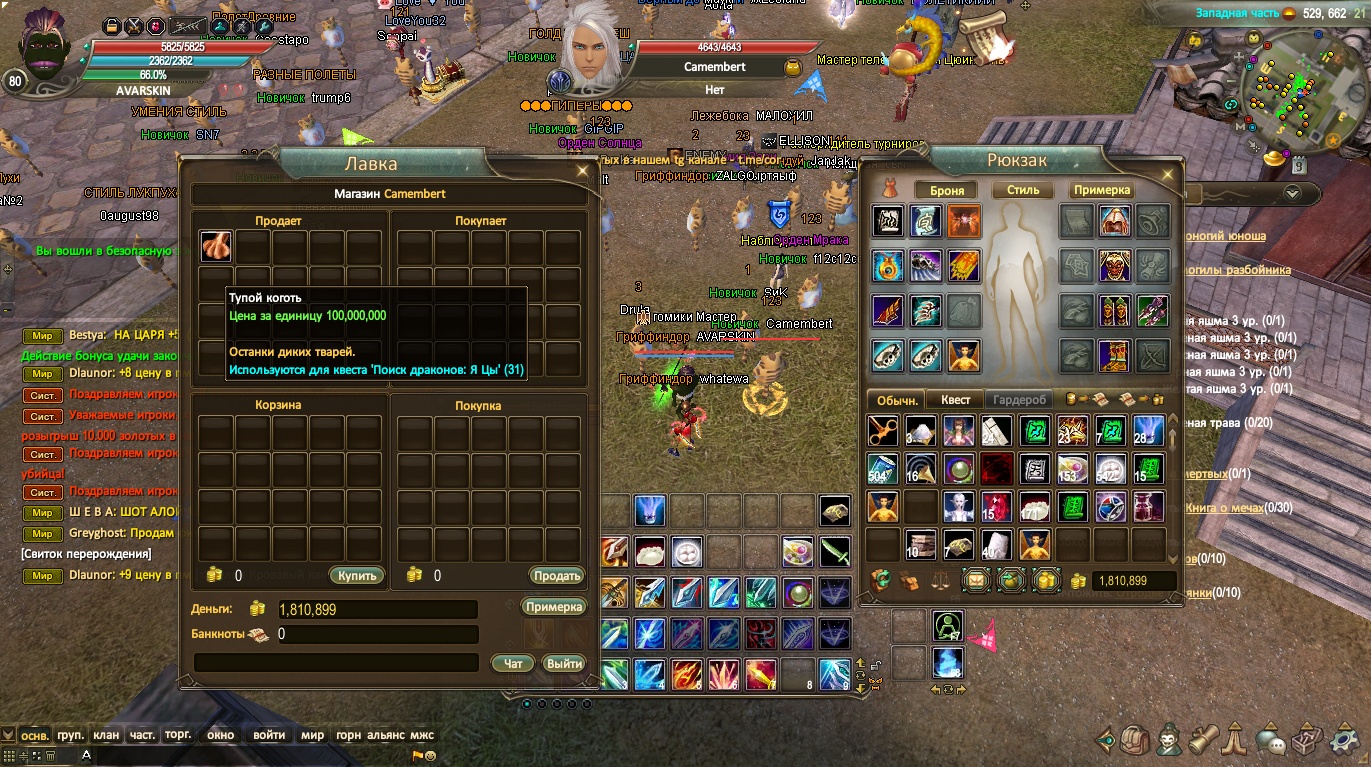Switch to the Броня equipment tab
Image resolution: width=1371 pixels, height=767 pixels.
point(946,190)
